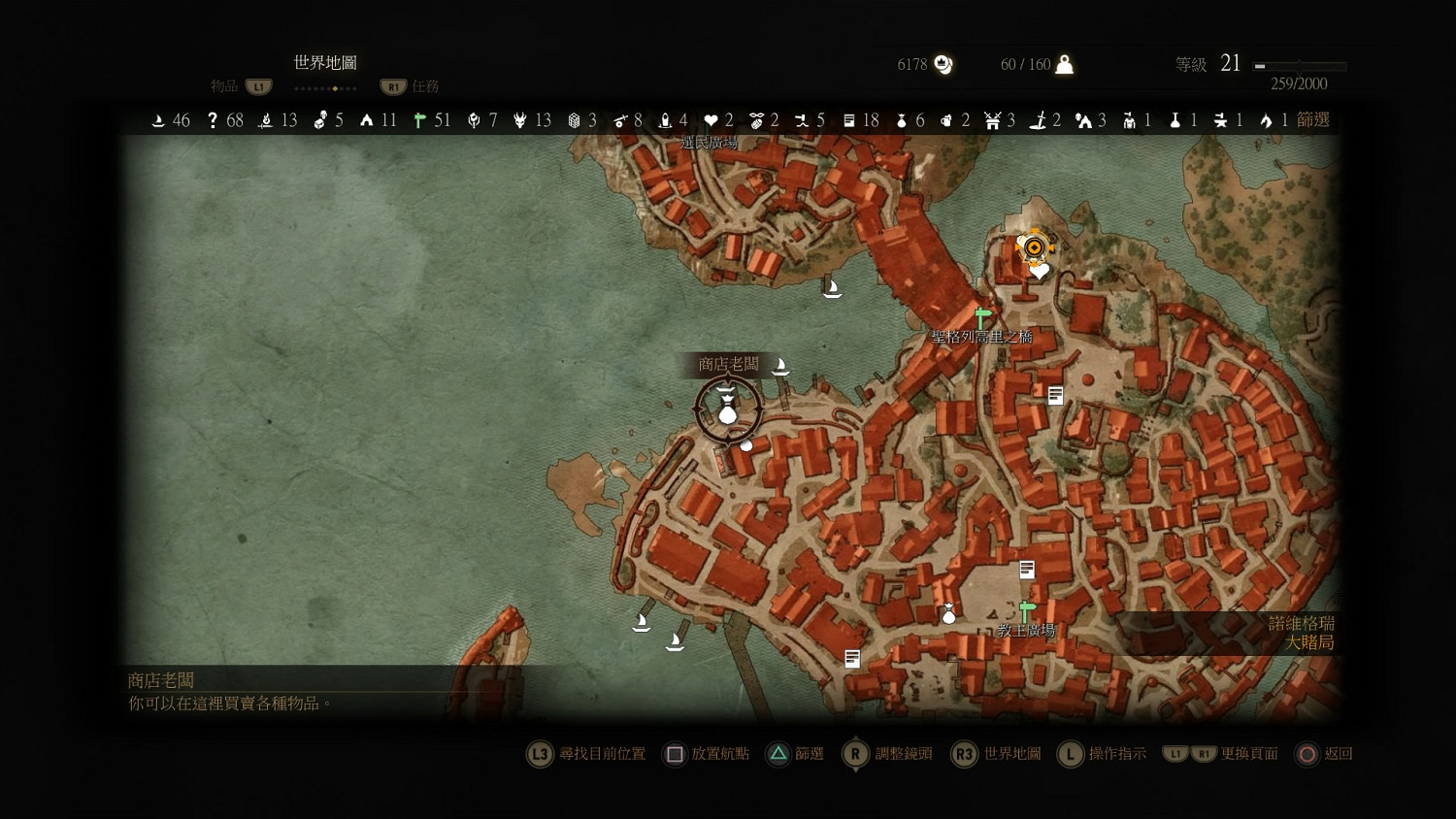Select the 聖格列高里之橋 signpost marker
The height and width of the screenshot is (819, 1456).
pos(982,317)
